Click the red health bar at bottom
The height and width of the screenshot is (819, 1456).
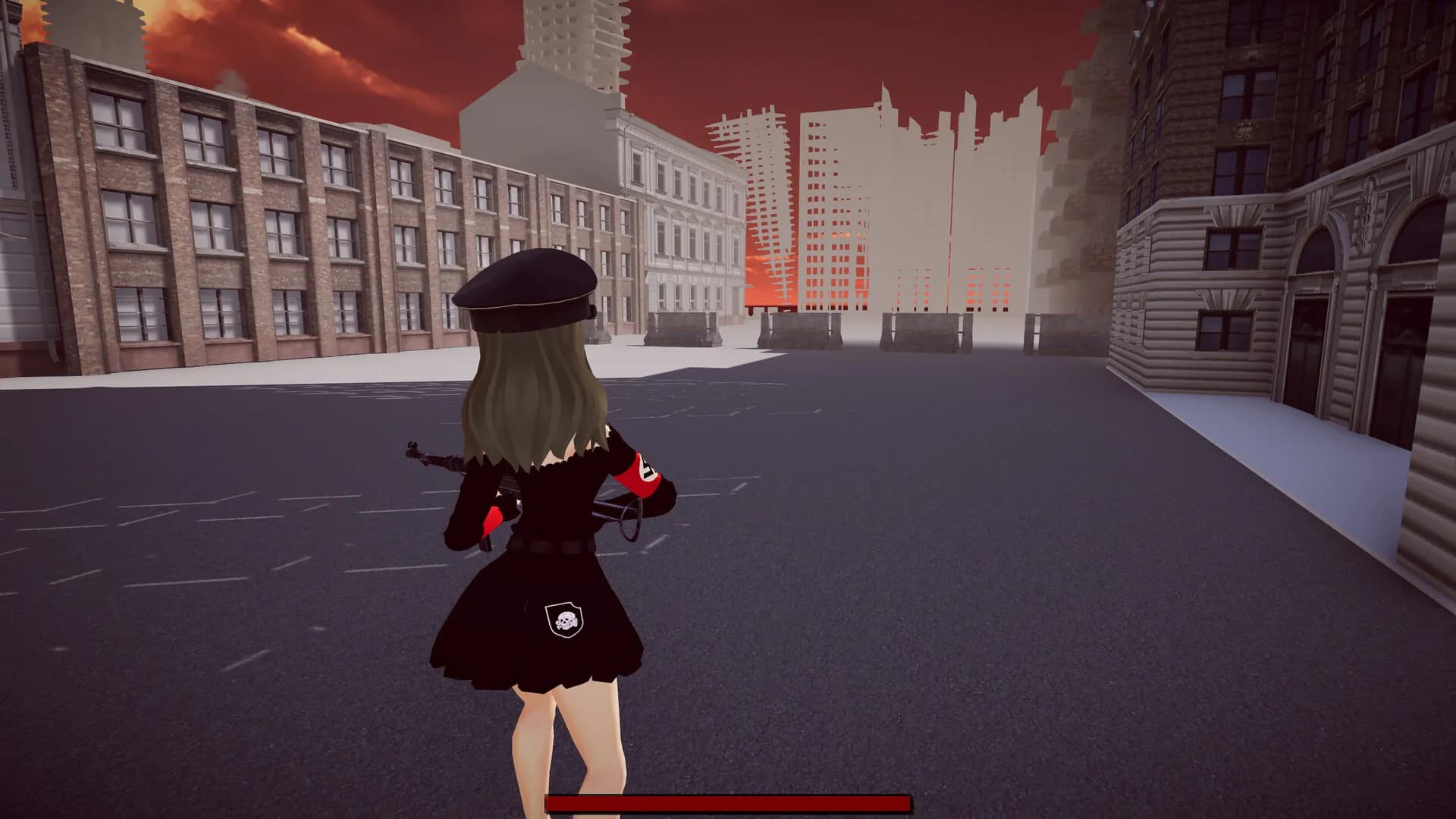[728, 802]
